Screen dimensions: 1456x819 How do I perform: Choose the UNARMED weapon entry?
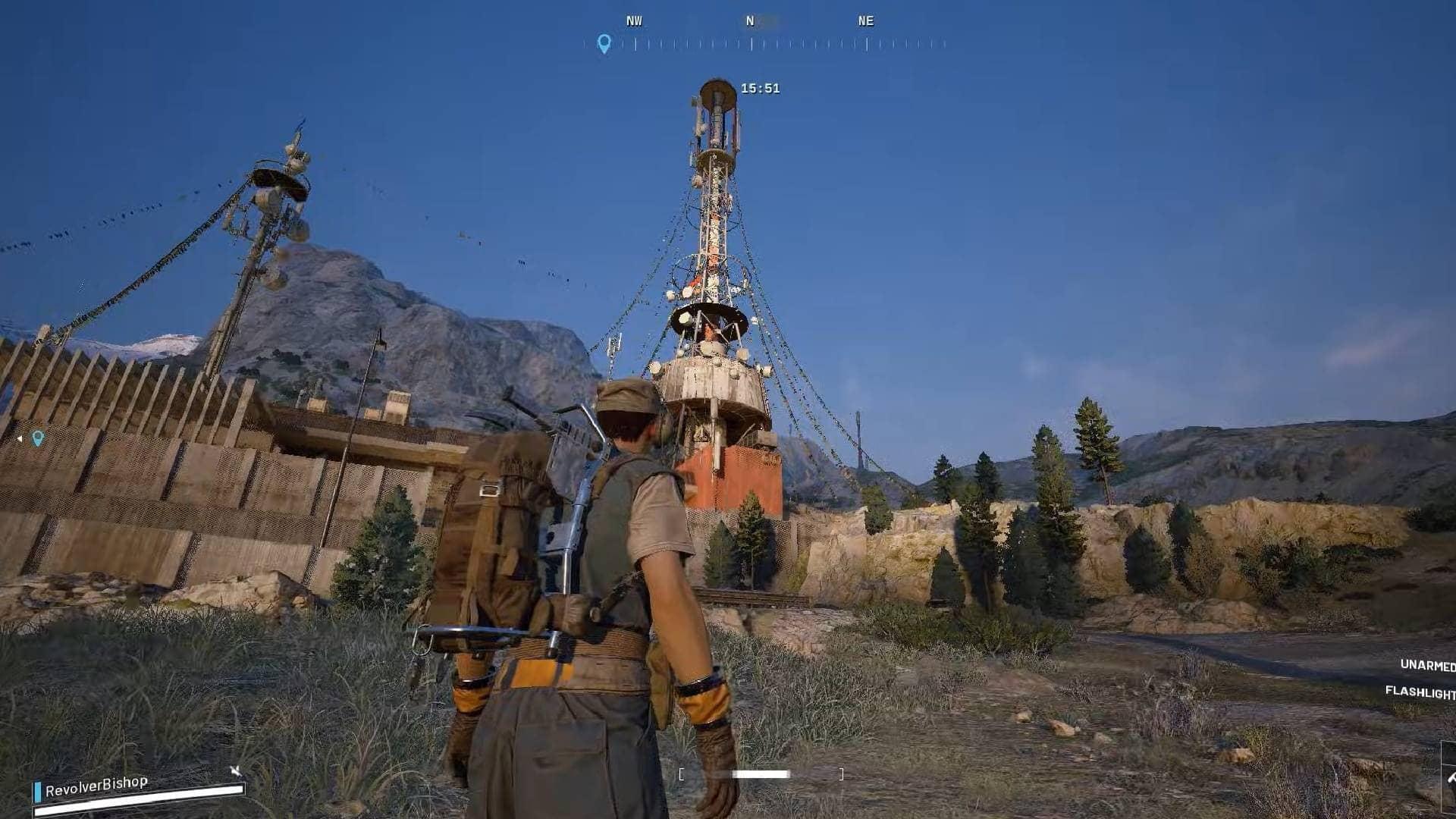[x=1427, y=665]
